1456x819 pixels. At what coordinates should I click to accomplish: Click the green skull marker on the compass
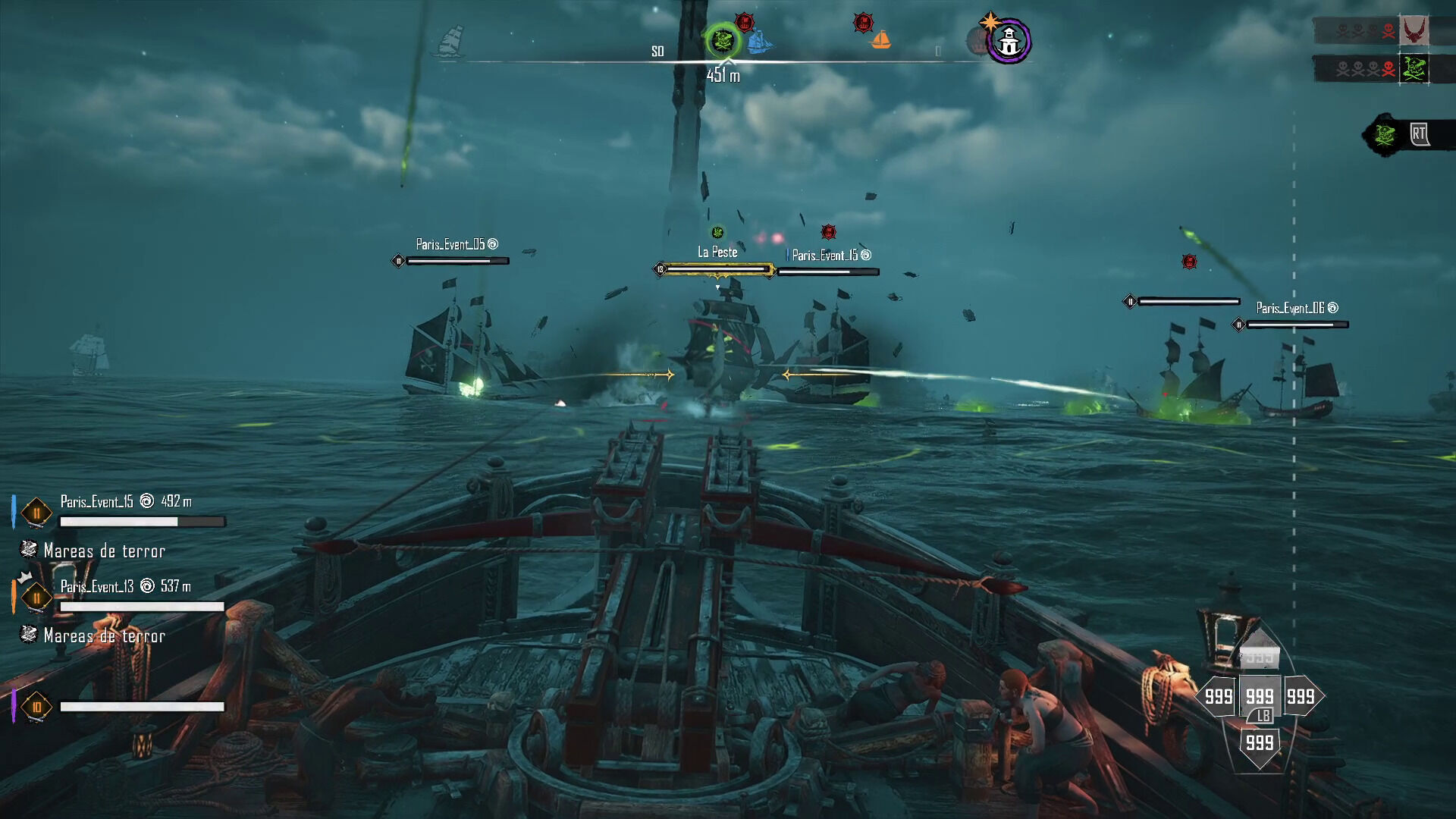pos(721,39)
